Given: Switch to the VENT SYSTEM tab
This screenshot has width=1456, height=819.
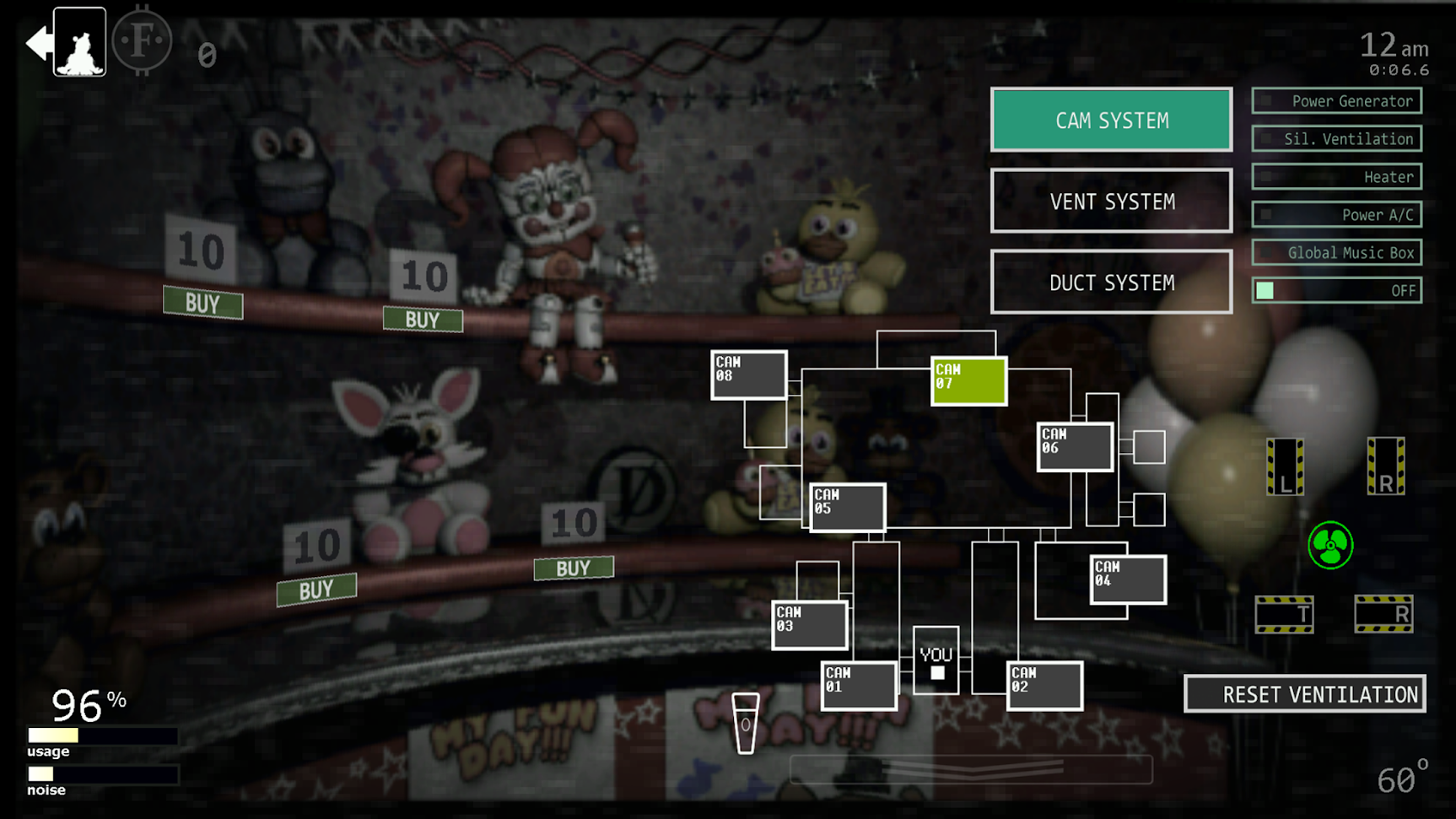Looking at the screenshot, I should click(x=1111, y=202).
